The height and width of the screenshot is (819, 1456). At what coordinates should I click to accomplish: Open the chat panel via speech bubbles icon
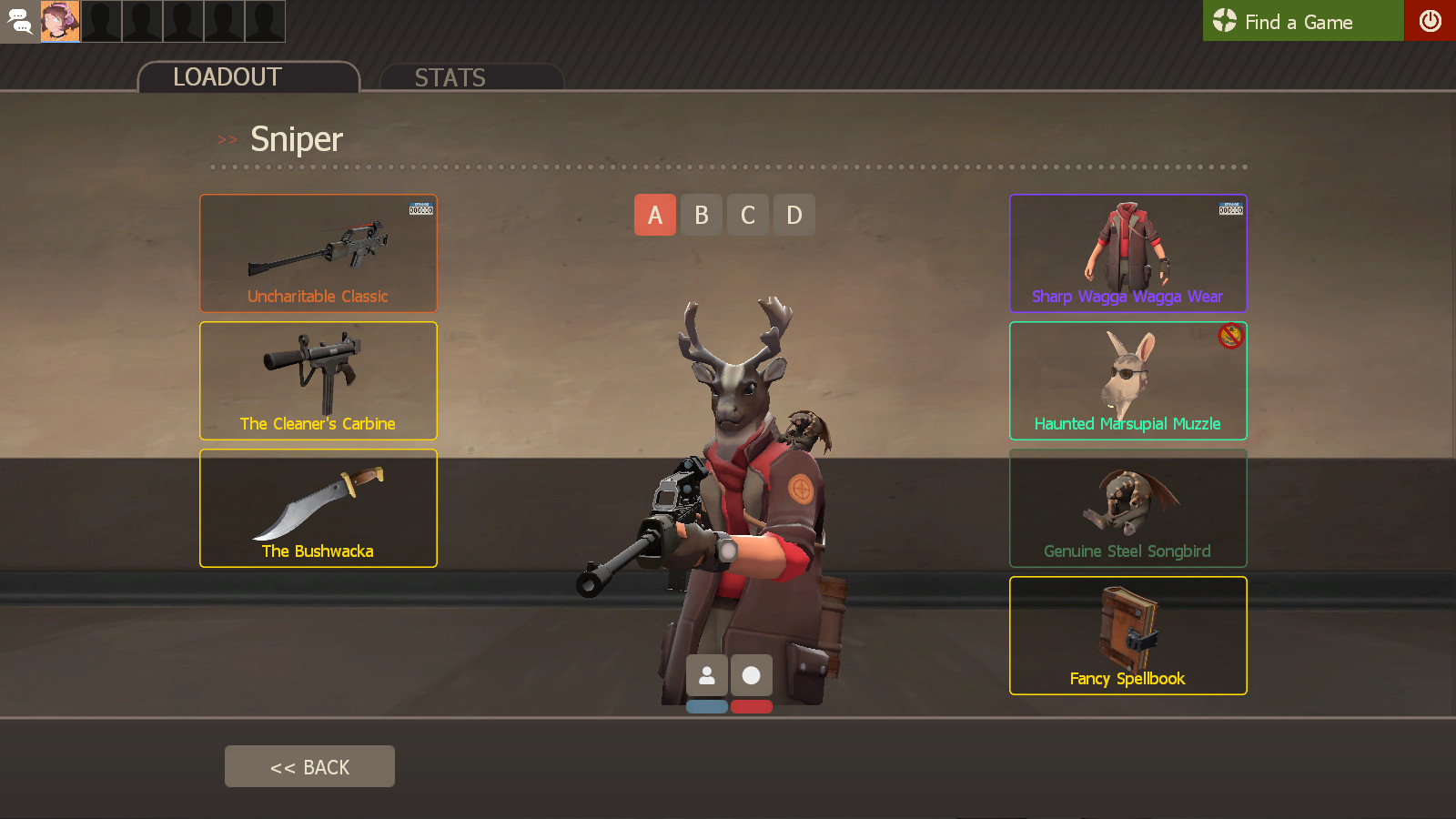tap(19, 21)
